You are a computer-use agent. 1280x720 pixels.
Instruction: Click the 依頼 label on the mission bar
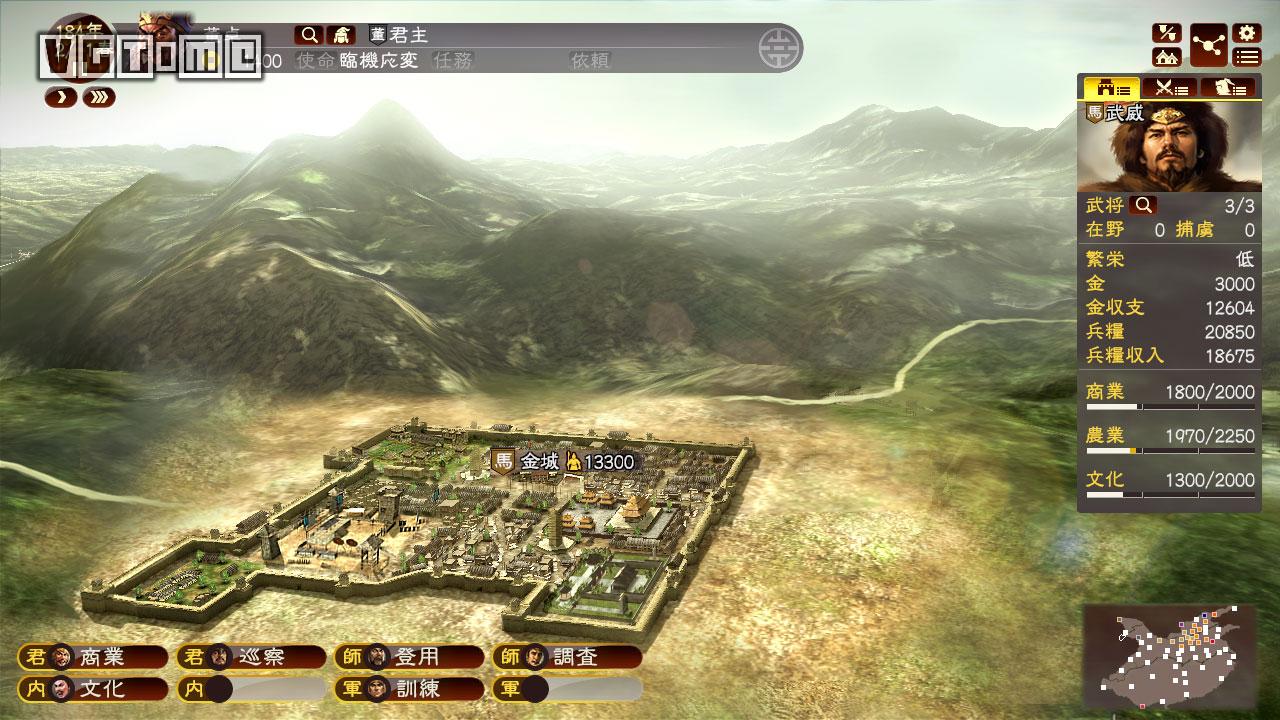click(590, 60)
